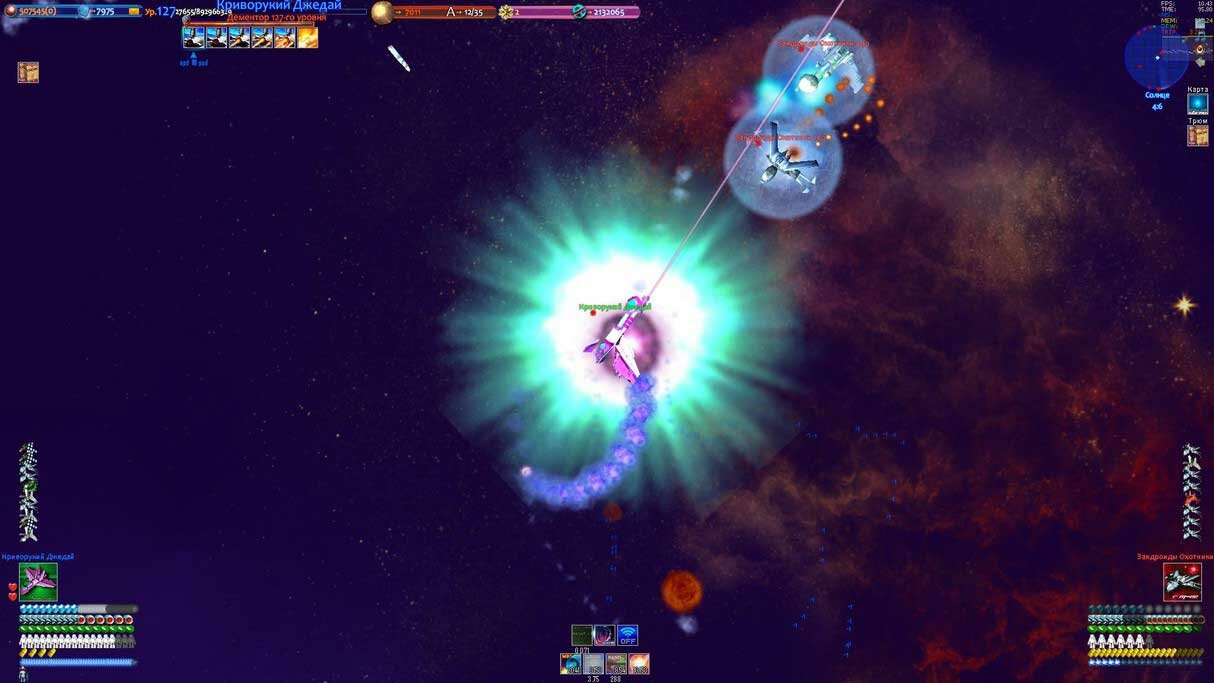Use the orange explosion skill slot

(x=639, y=663)
